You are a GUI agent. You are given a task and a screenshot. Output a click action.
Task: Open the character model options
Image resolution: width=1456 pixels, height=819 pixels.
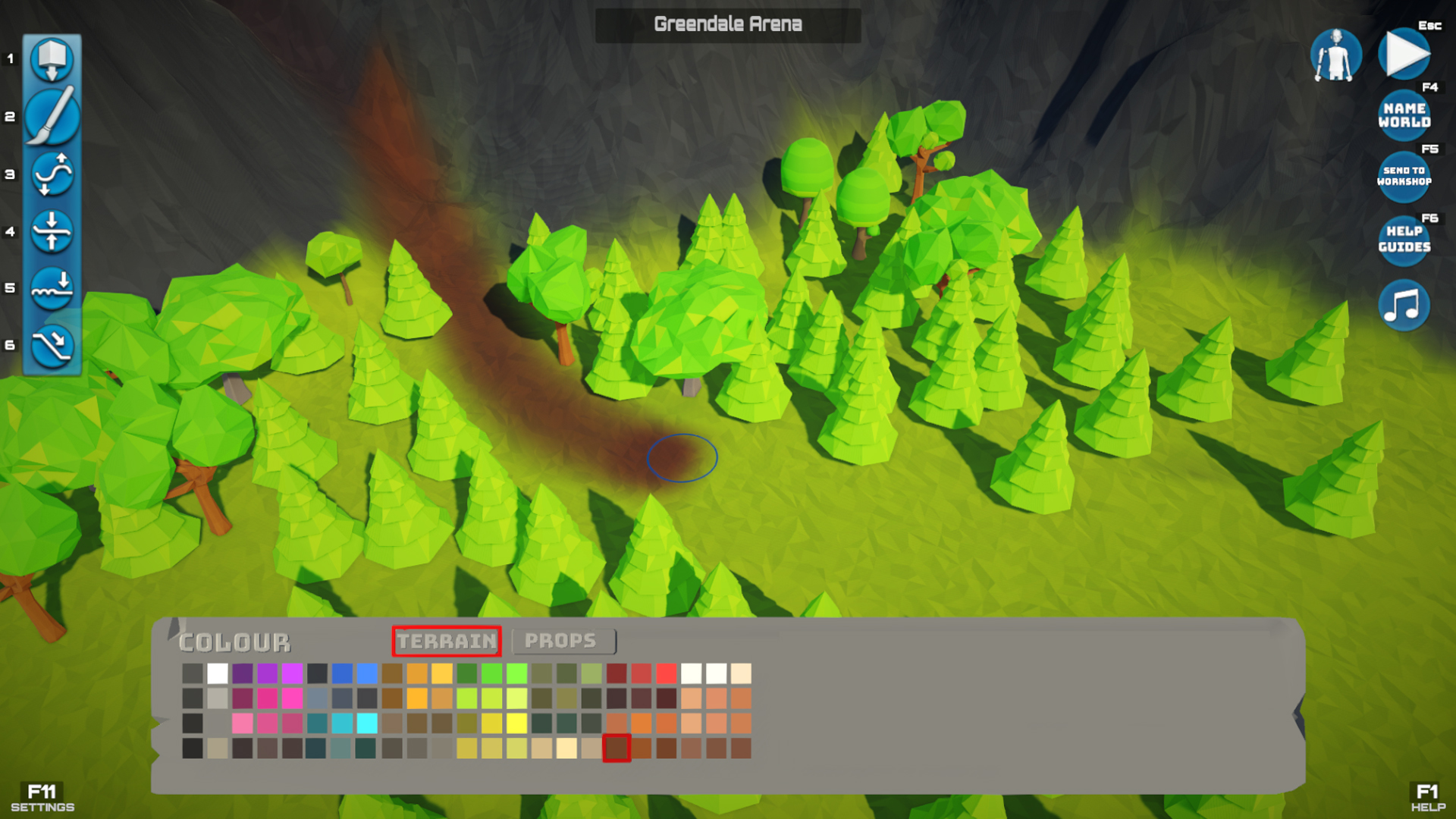click(x=1336, y=54)
